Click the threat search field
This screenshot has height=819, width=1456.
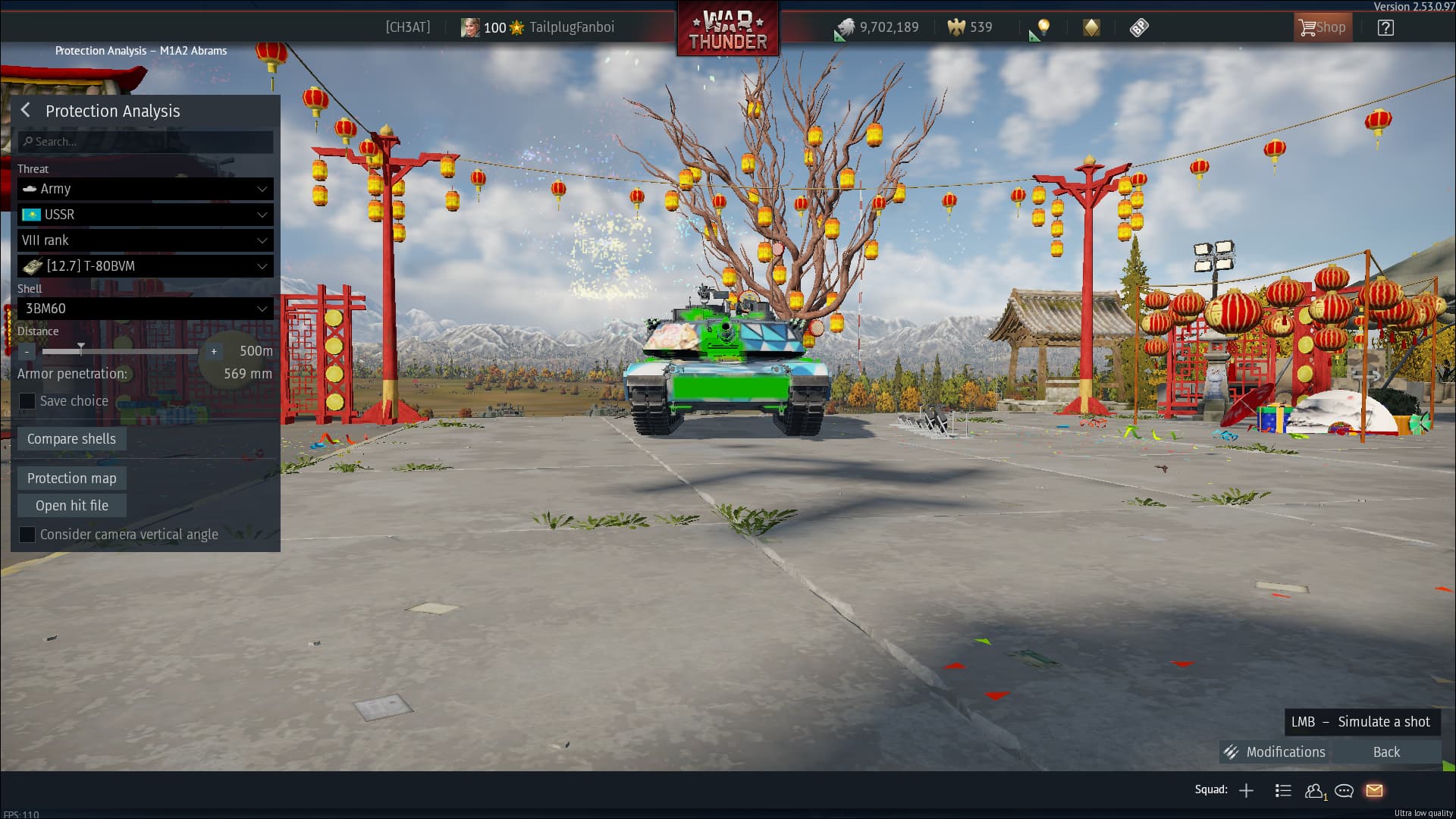click(146, 142)
